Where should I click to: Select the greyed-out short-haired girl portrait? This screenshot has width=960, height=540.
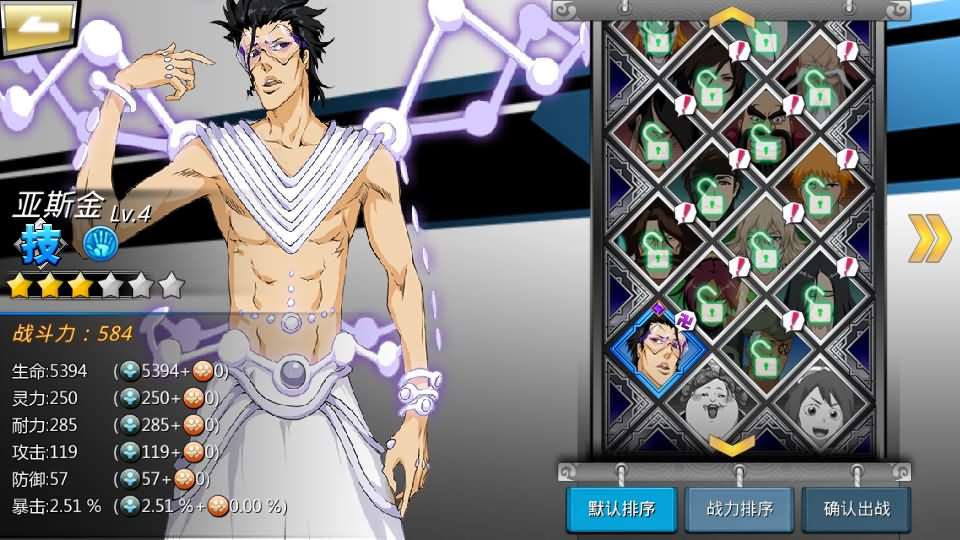[820, 404]
